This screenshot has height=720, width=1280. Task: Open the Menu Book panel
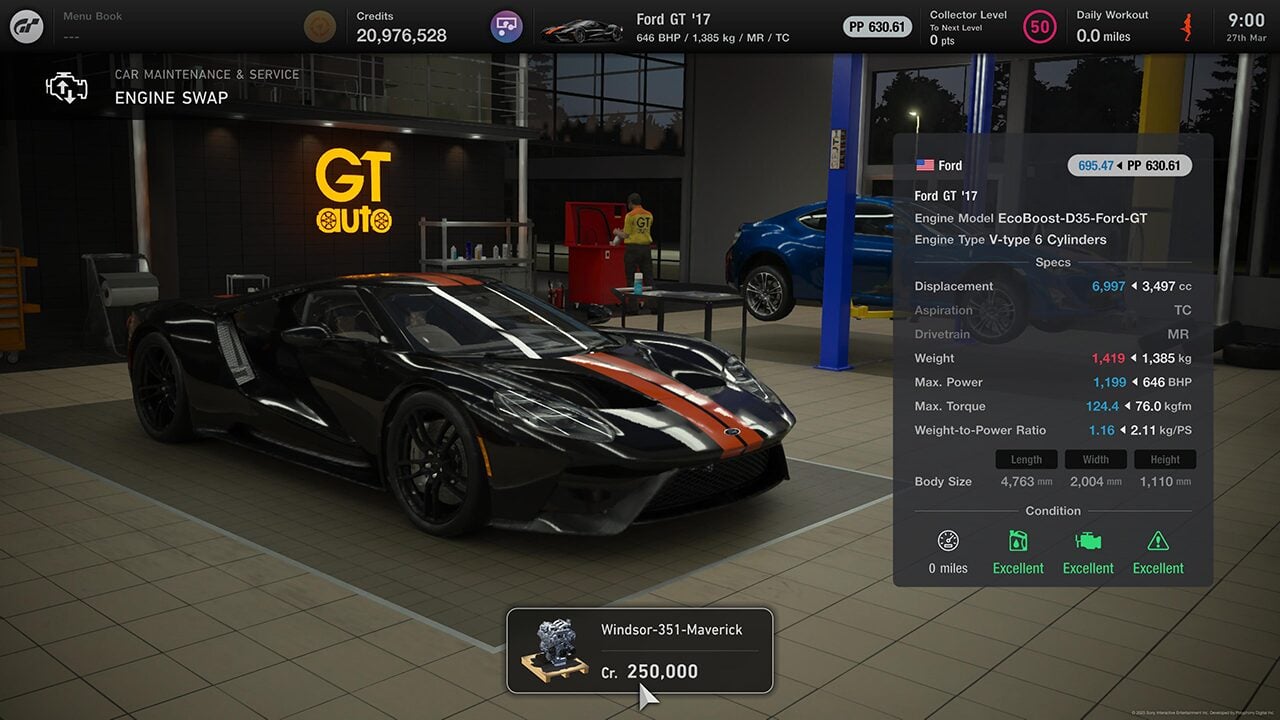click(95, 26)
